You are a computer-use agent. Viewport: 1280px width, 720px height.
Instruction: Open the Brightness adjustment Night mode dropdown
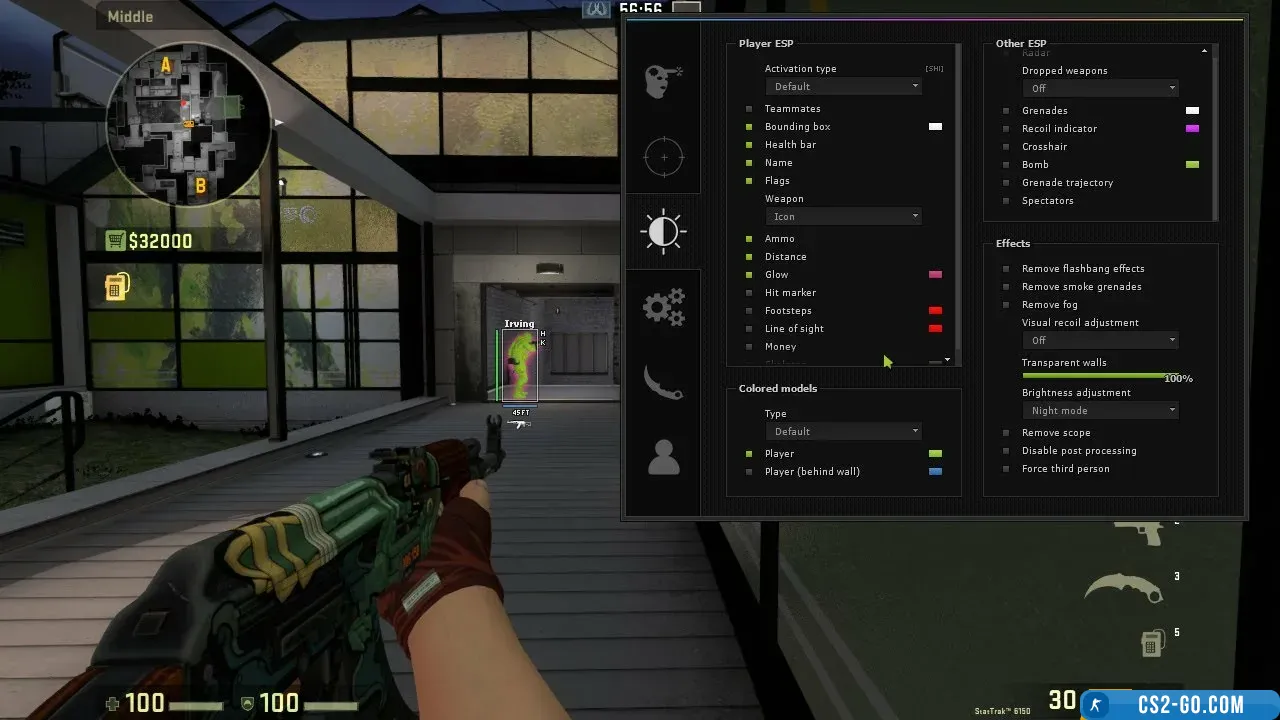[1100, 411]
